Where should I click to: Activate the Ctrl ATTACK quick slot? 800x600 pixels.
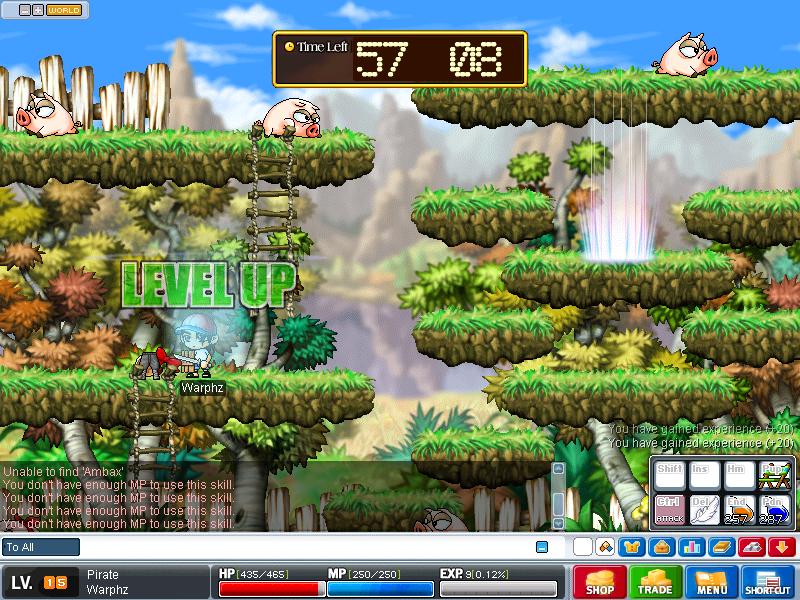click(x=668, y=510)
